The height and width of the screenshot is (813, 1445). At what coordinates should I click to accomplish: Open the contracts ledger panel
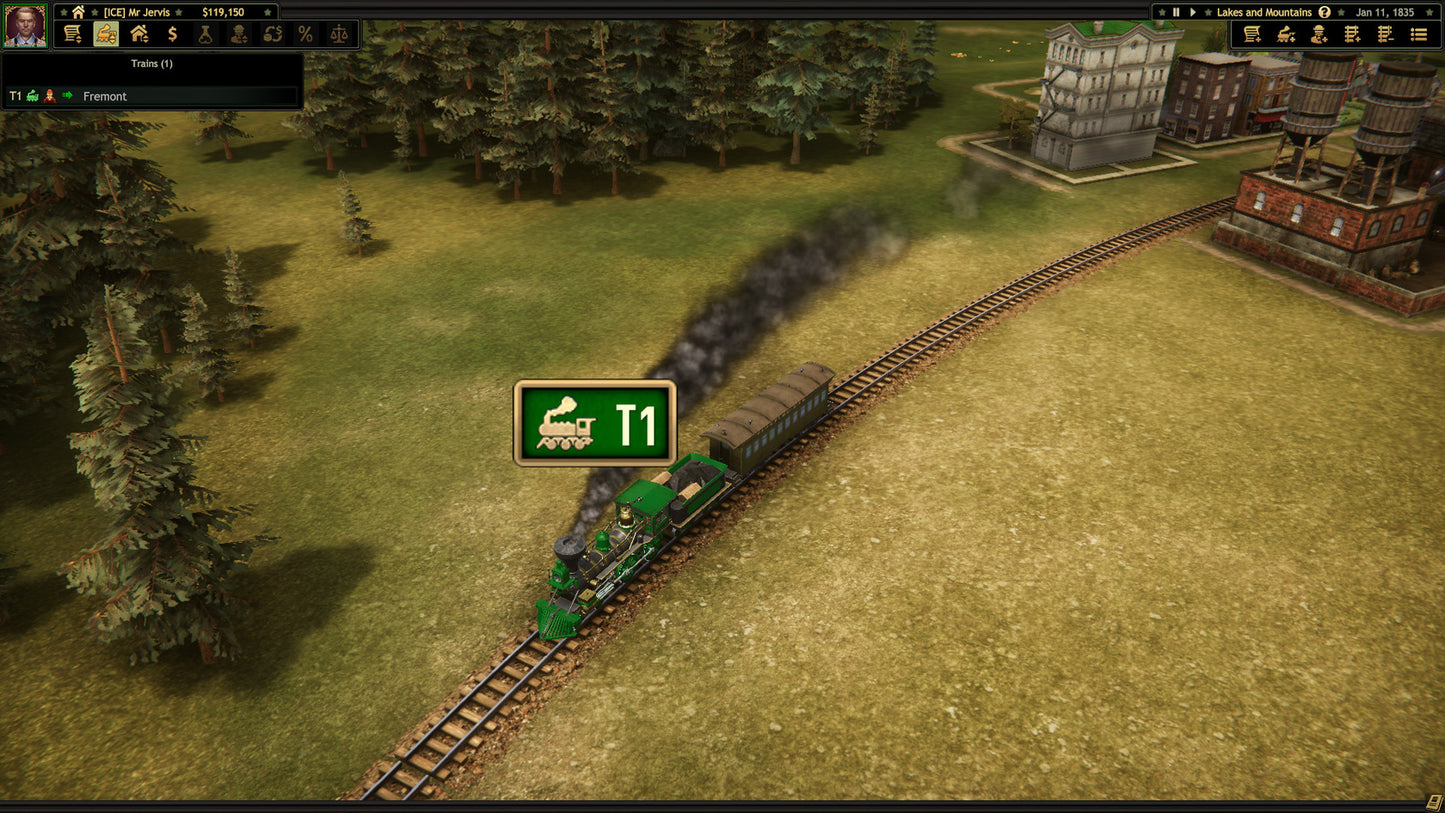[72, 33]
